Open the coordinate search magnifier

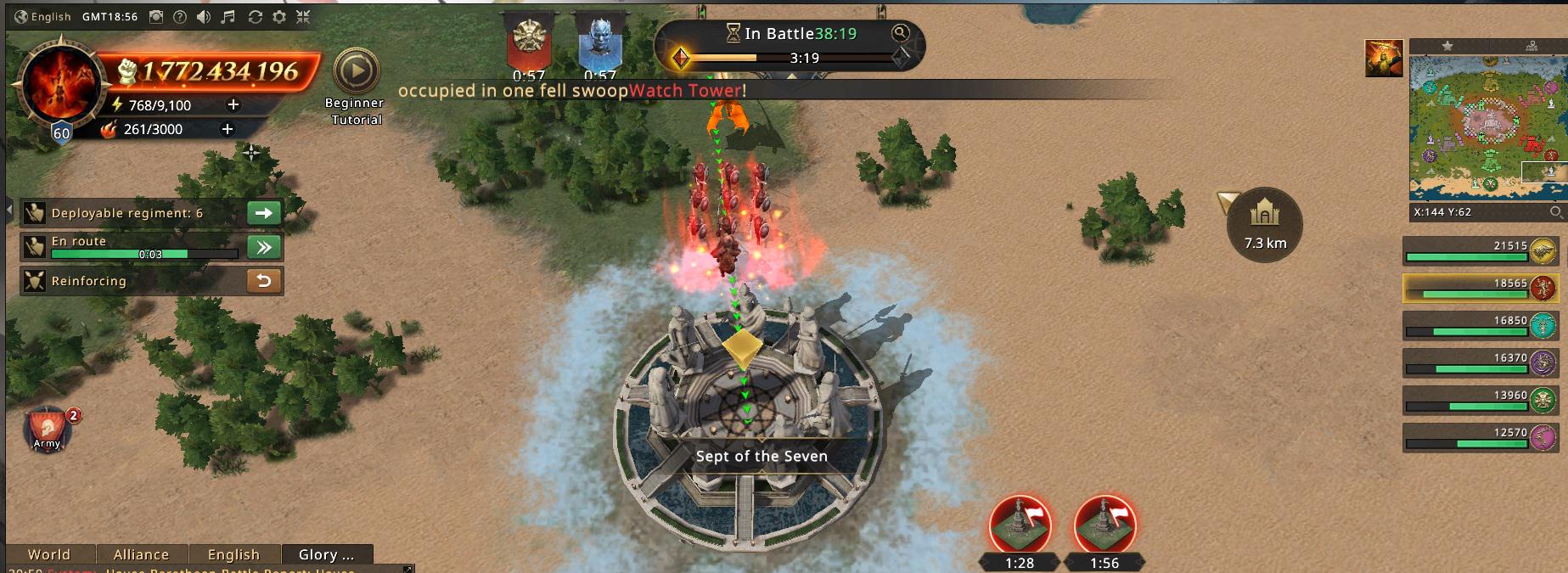(1555, 212)
